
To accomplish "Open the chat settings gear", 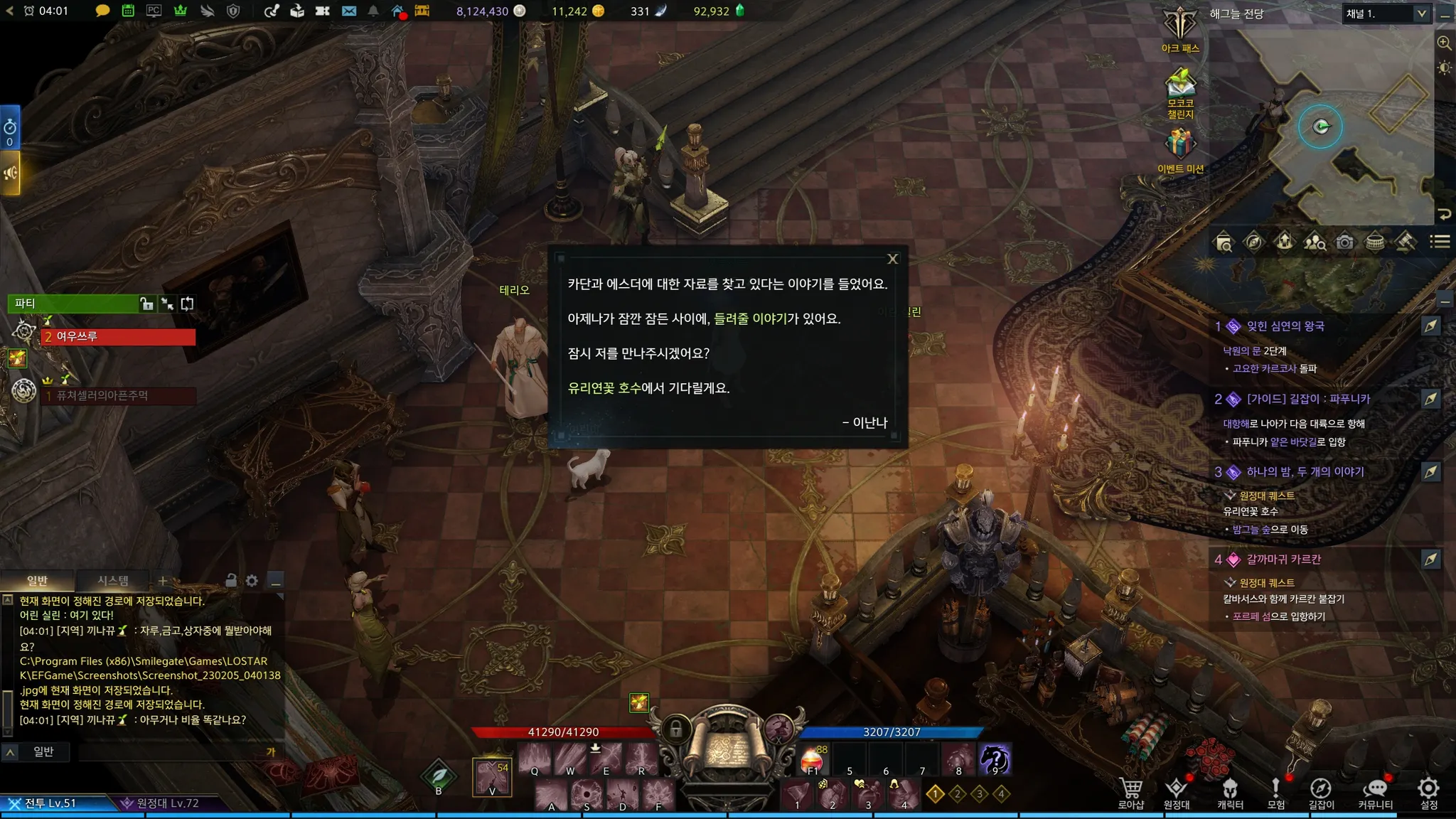I will point(252,581).
